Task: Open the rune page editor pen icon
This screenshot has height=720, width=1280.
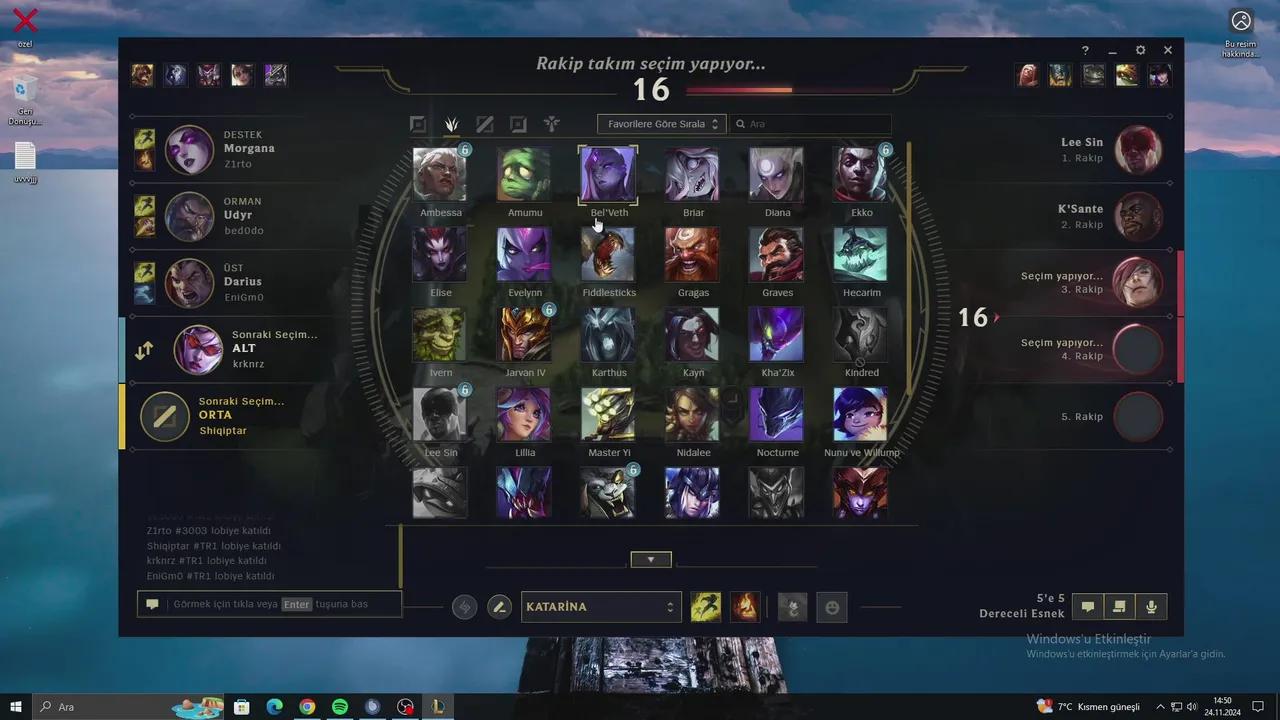Action: click(x=500, y=606)
